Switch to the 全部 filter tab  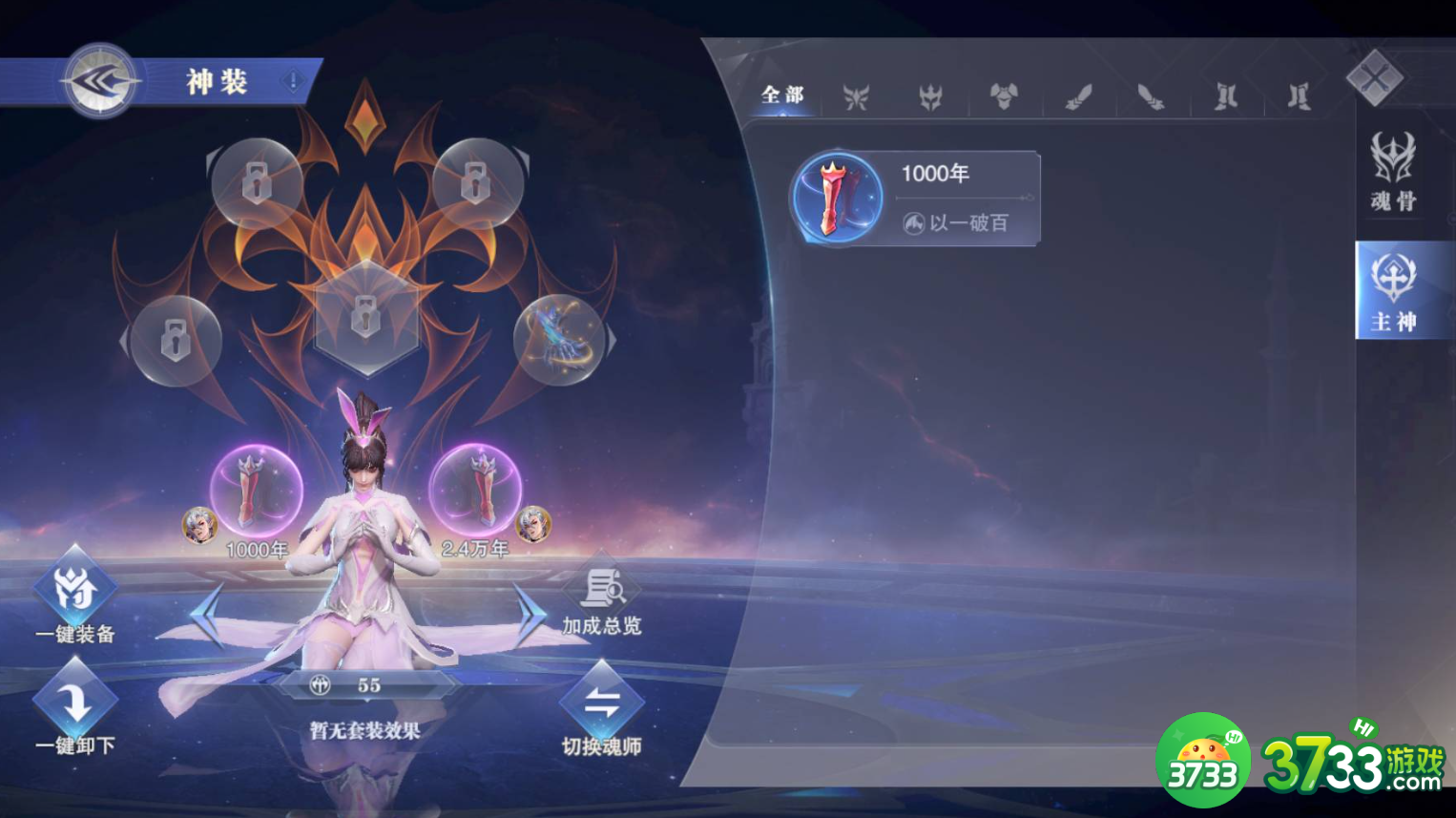coord(780,94)
